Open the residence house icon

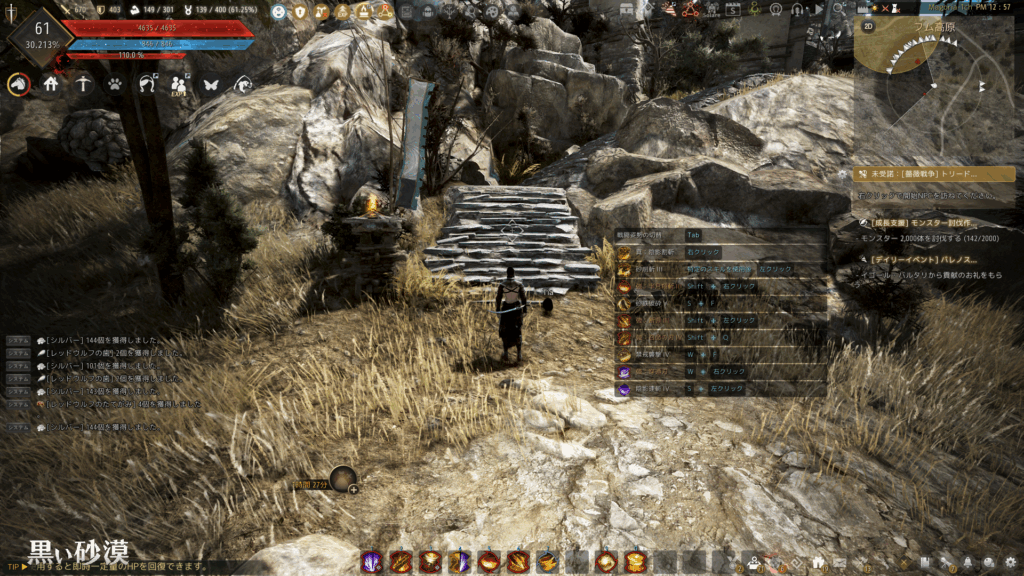pos(51,85)
